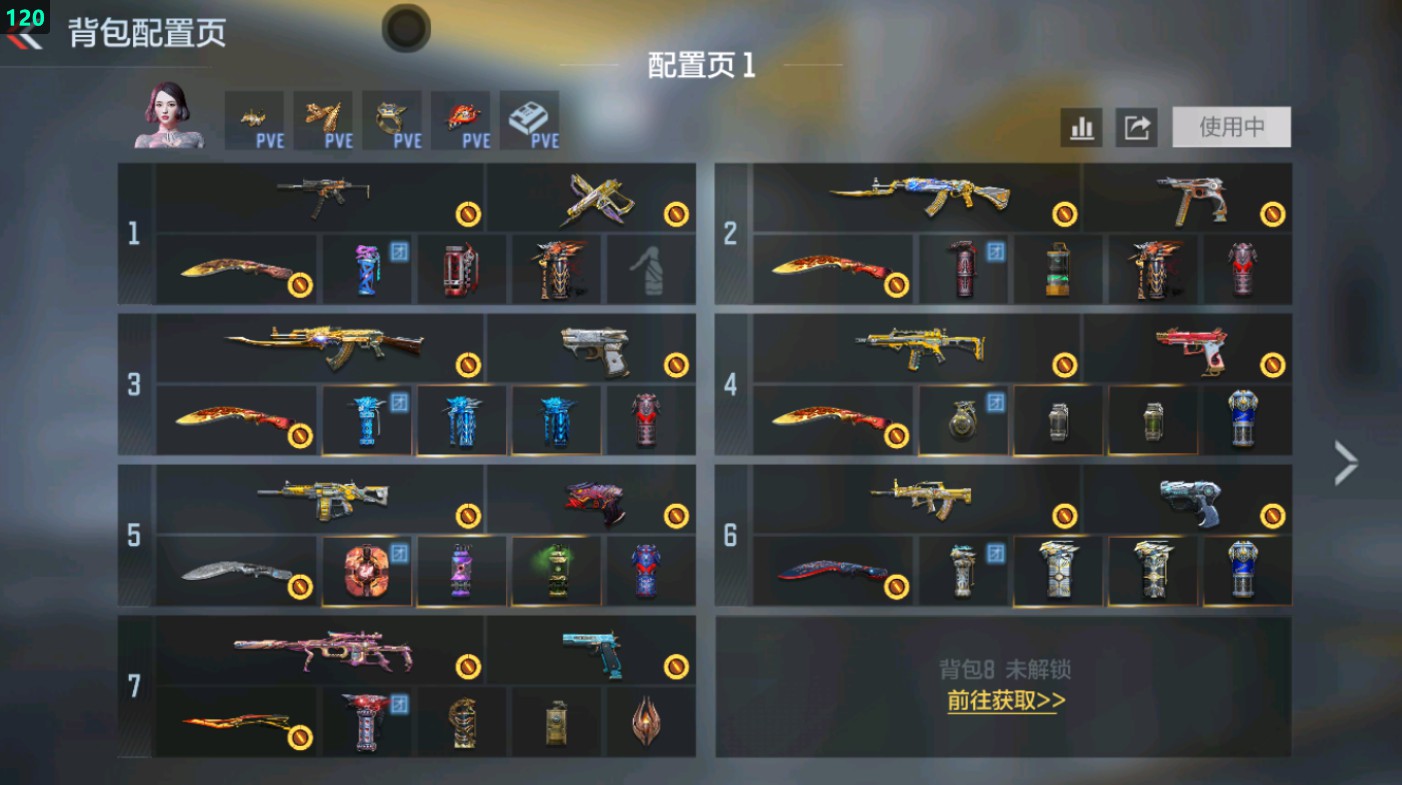Toggle the coin badge on loadout 3 knife

point(300,434)
